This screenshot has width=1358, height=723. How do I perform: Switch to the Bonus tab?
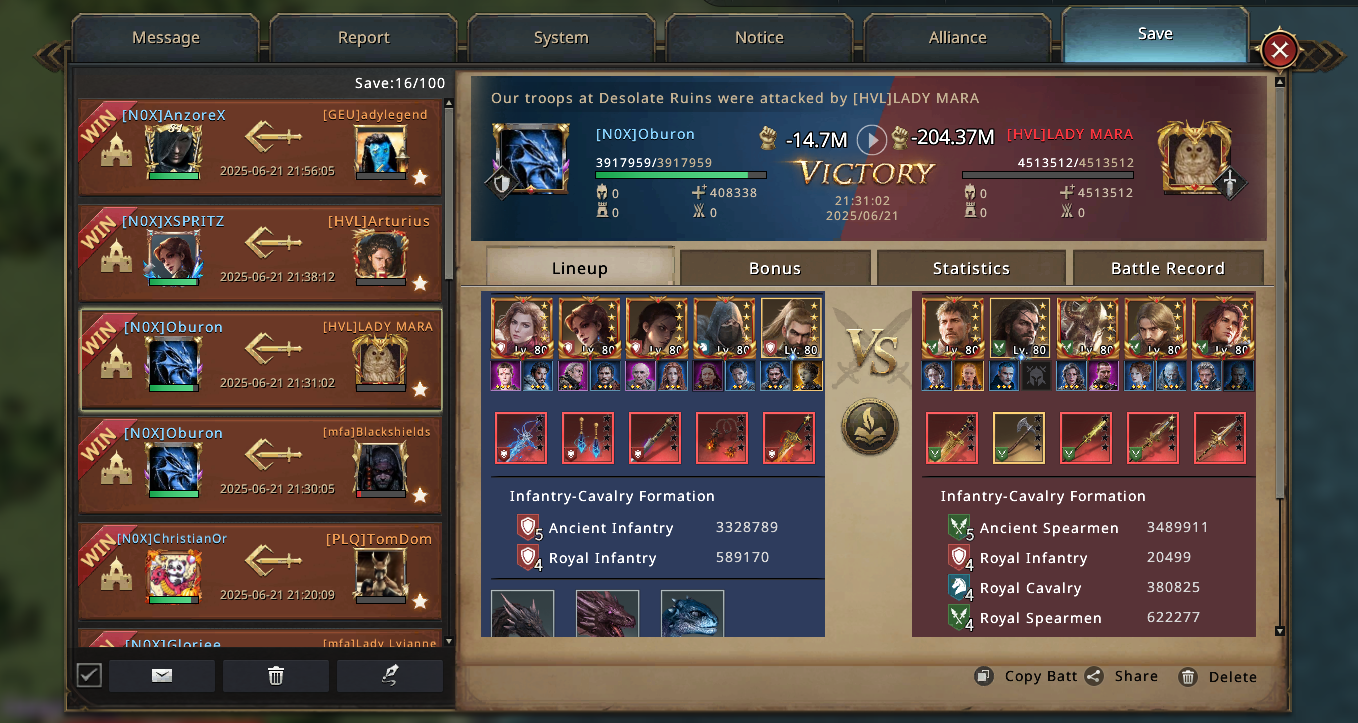(775, 268)
